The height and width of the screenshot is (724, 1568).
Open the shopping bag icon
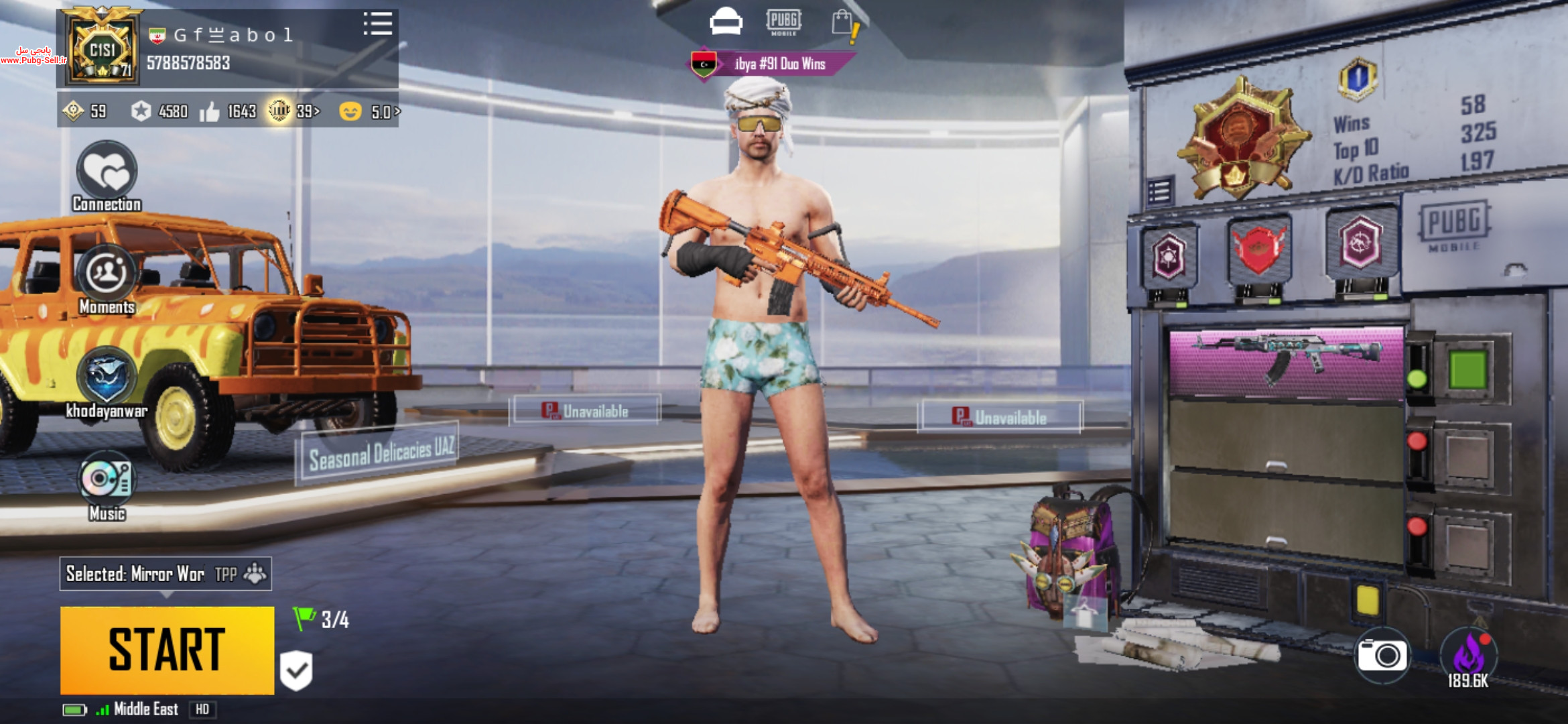click(844, 23)
